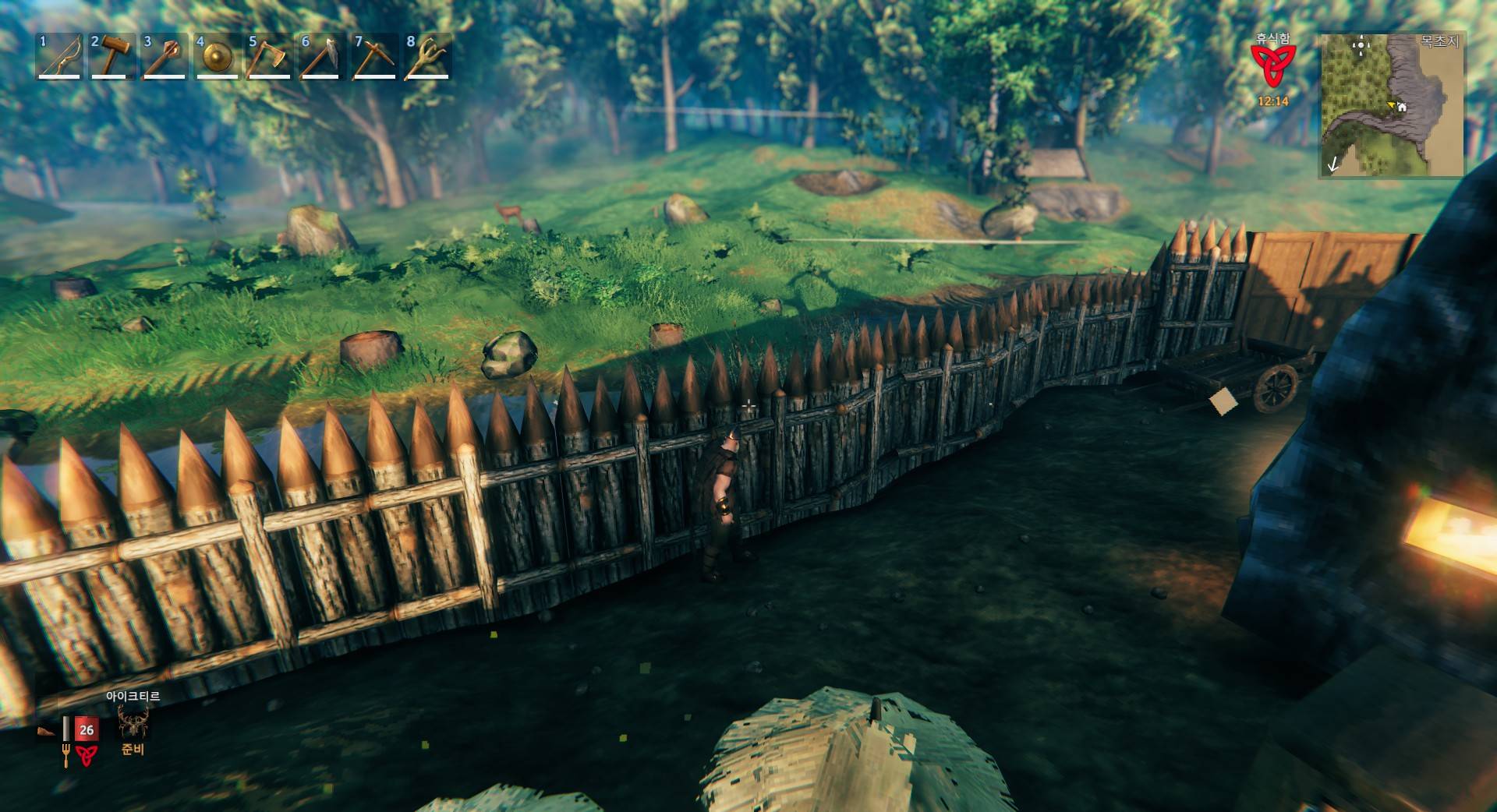This screenshot has height=812, width=1497.
Task: Activate the Eikthyr antler power icon
Action: [133, 722]
